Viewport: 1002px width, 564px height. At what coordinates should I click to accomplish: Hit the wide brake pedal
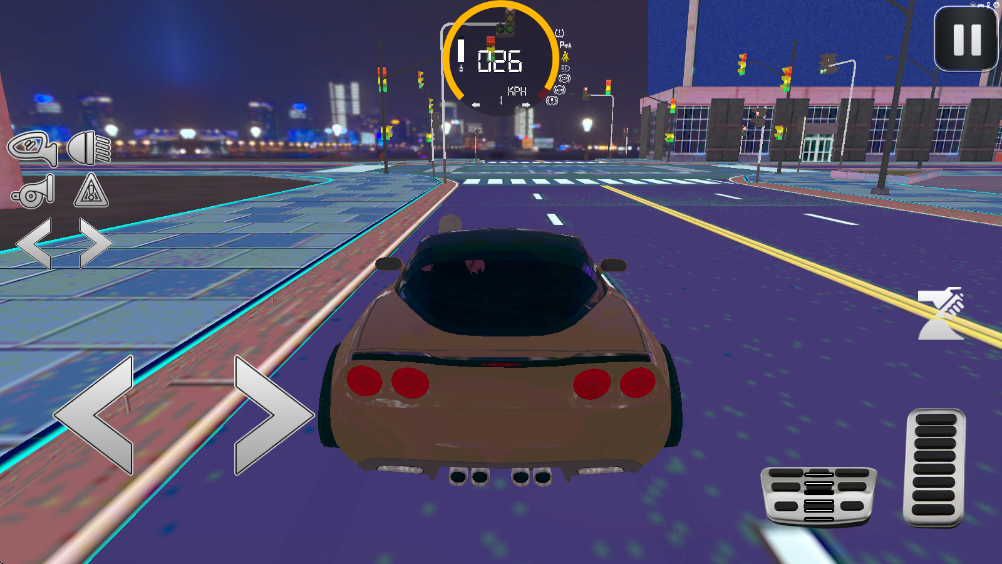pyautogui.click(x=818, y=494)
